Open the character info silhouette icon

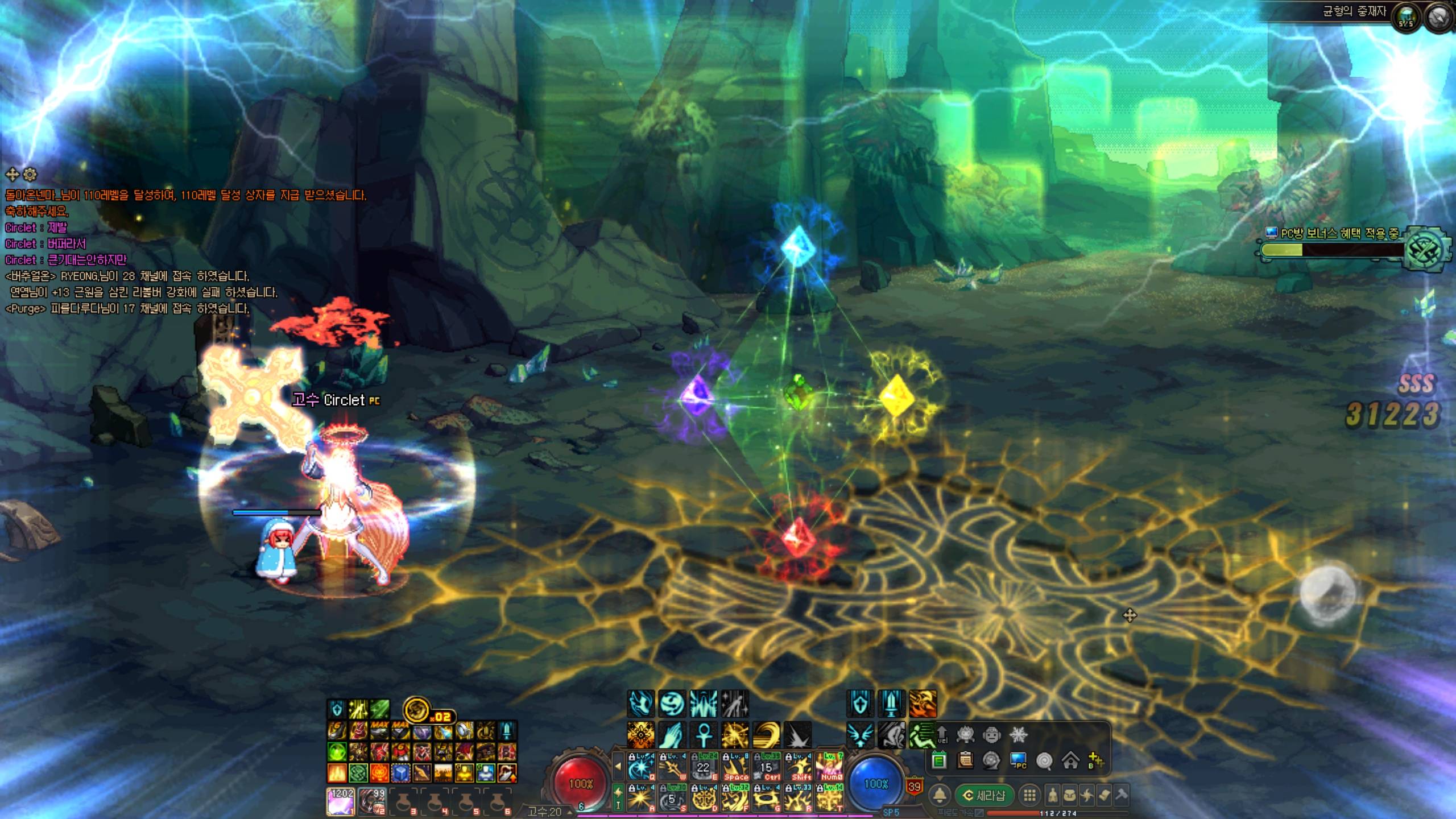pyautogui.click(x=1053, y=795)
